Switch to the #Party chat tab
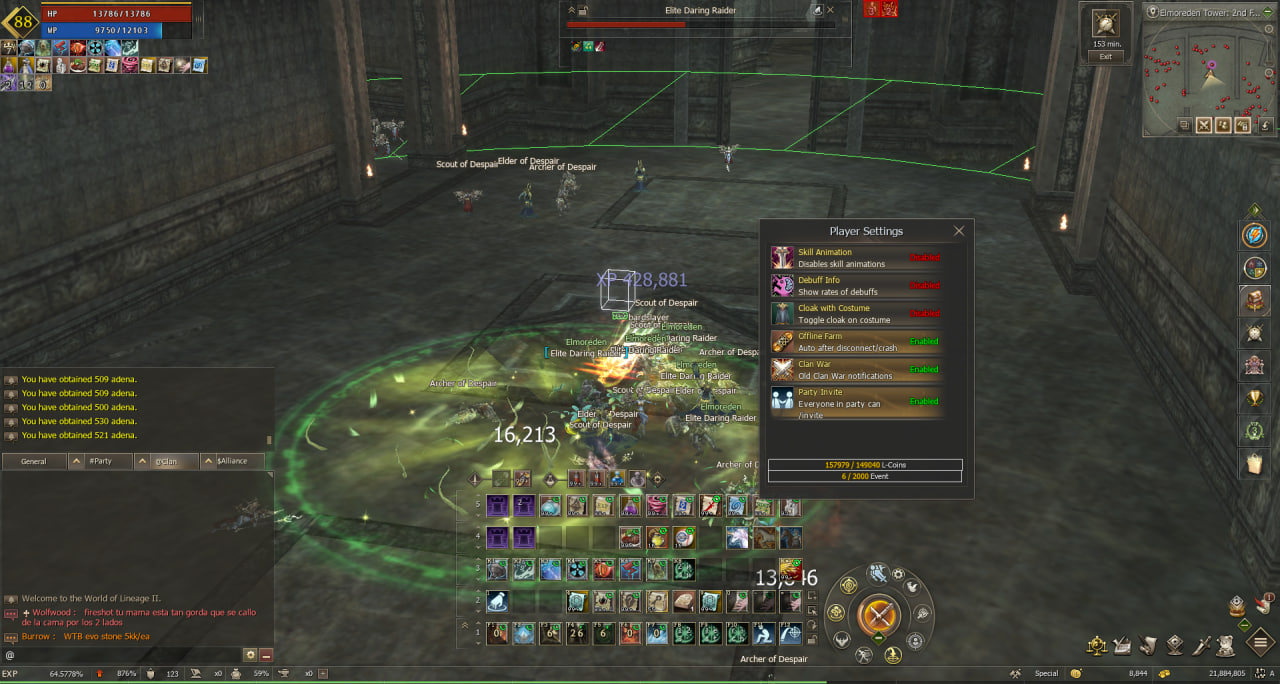Image resolution: width=1280 pixels, height=684 pixels. pos(100,461)
